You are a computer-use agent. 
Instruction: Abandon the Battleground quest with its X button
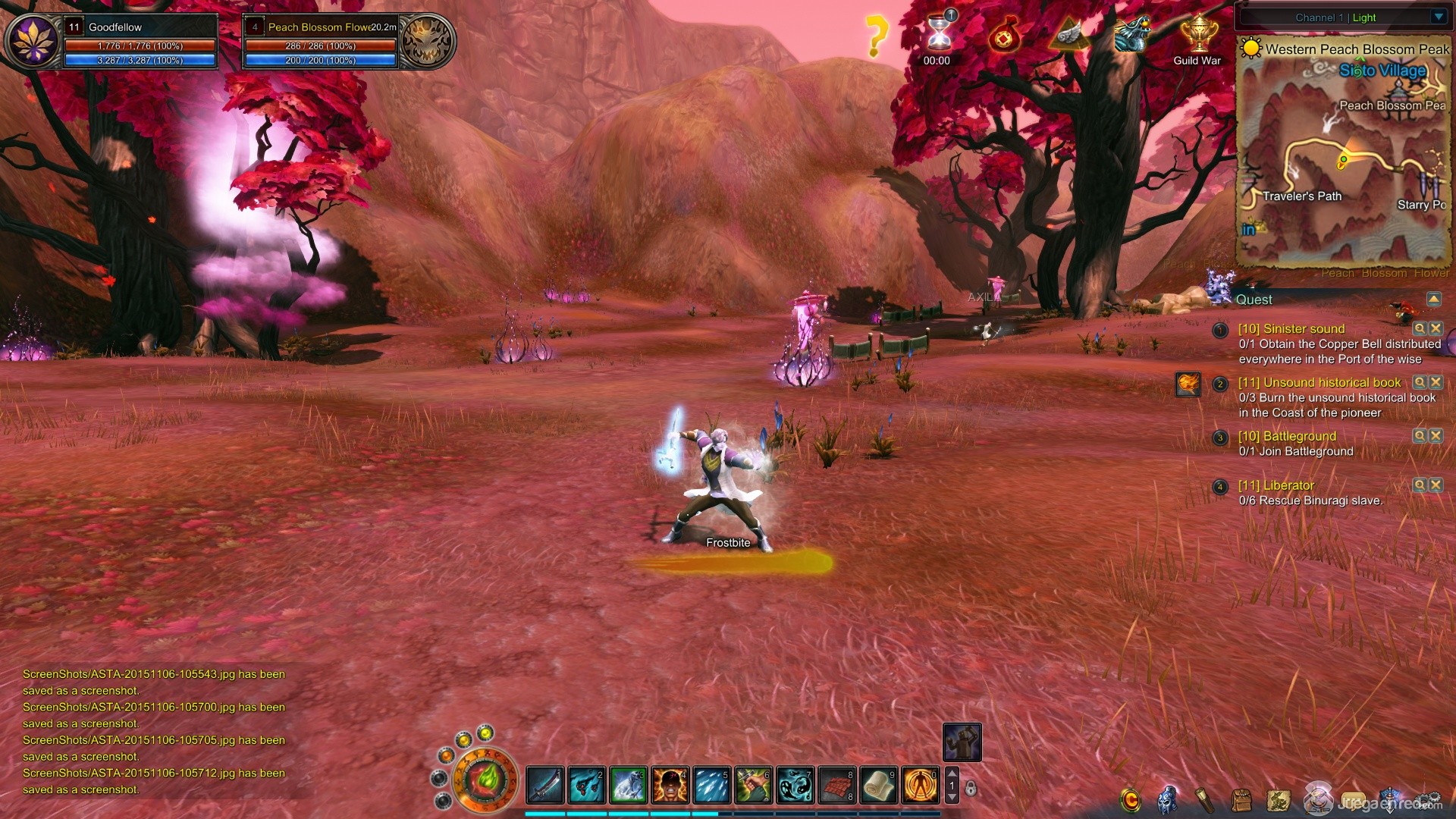[x=1436, y=435]
